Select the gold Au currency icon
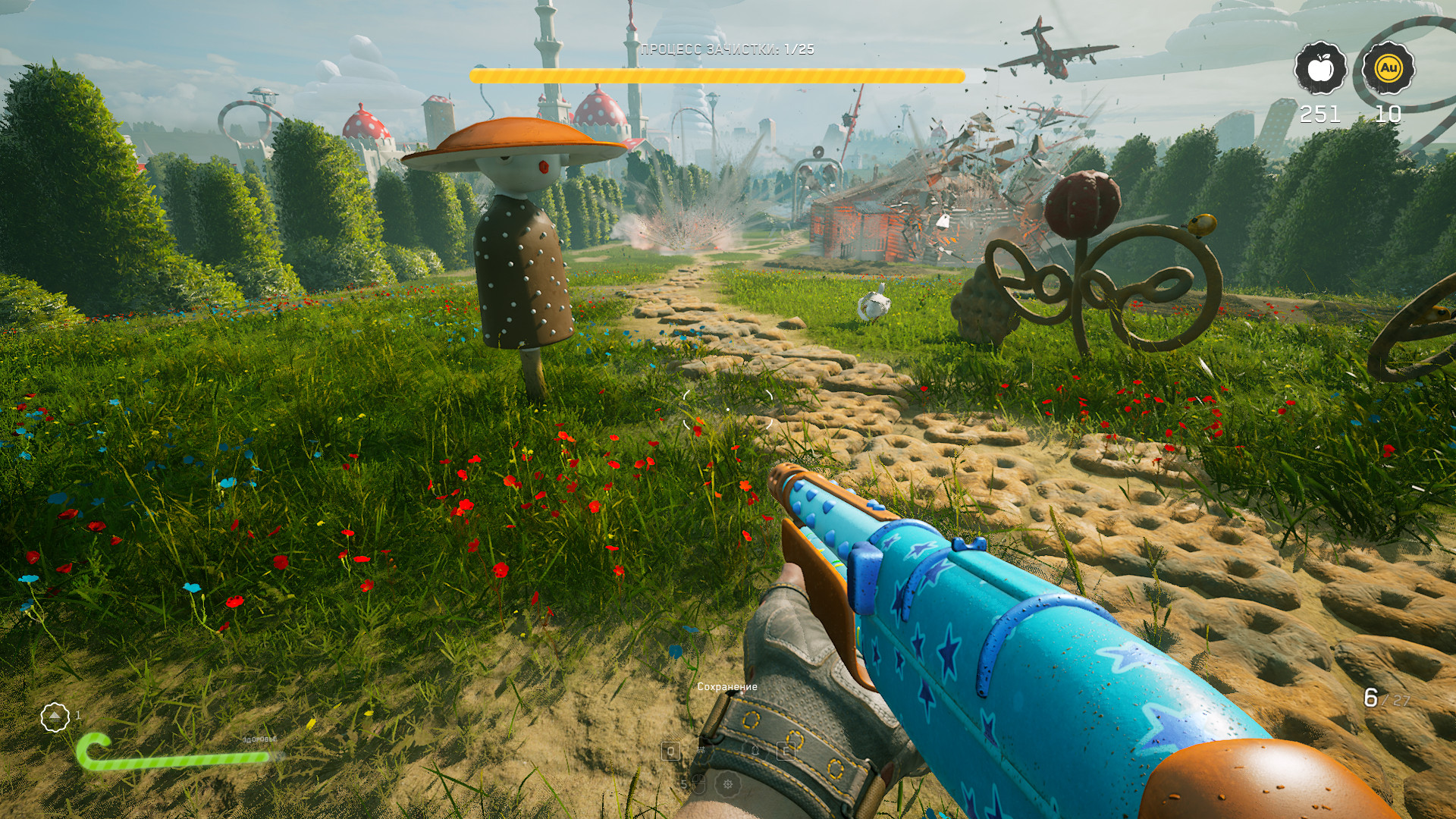Image resolution: width=1456 pixels, height=819 pixels. [1388, 68]
